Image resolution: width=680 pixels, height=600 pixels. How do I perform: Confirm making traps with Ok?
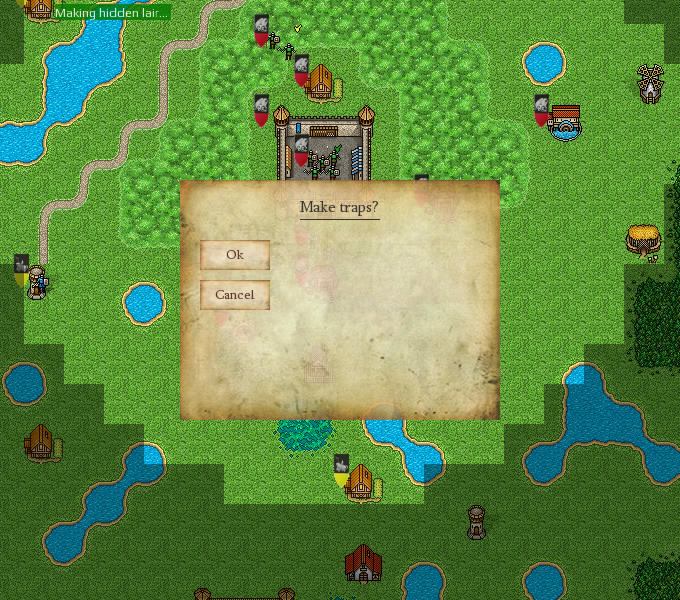[235, 255]
